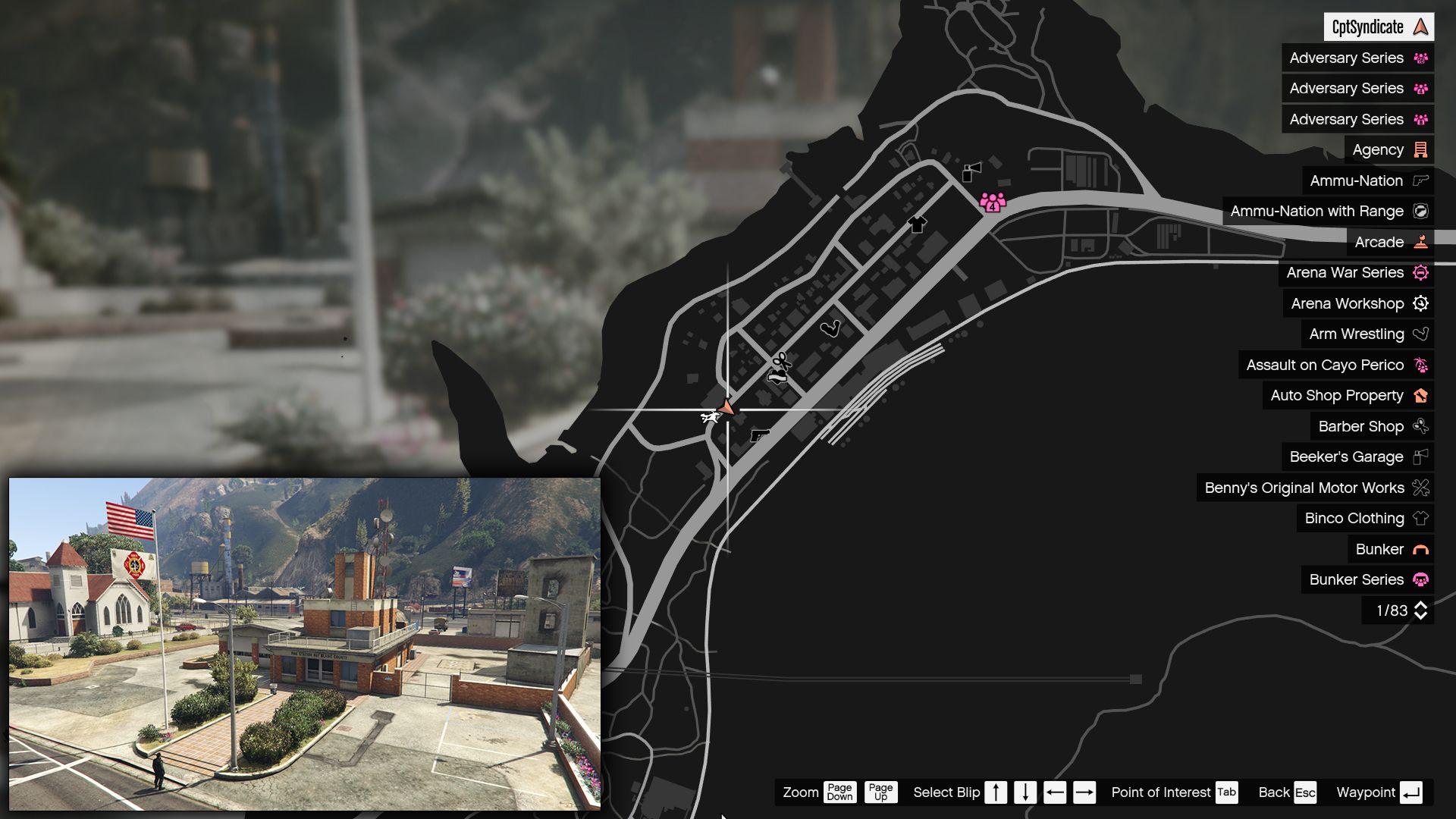1456x819 pixels.
Task: Enable the Bunker Series filter
Action: (1357, 579)
